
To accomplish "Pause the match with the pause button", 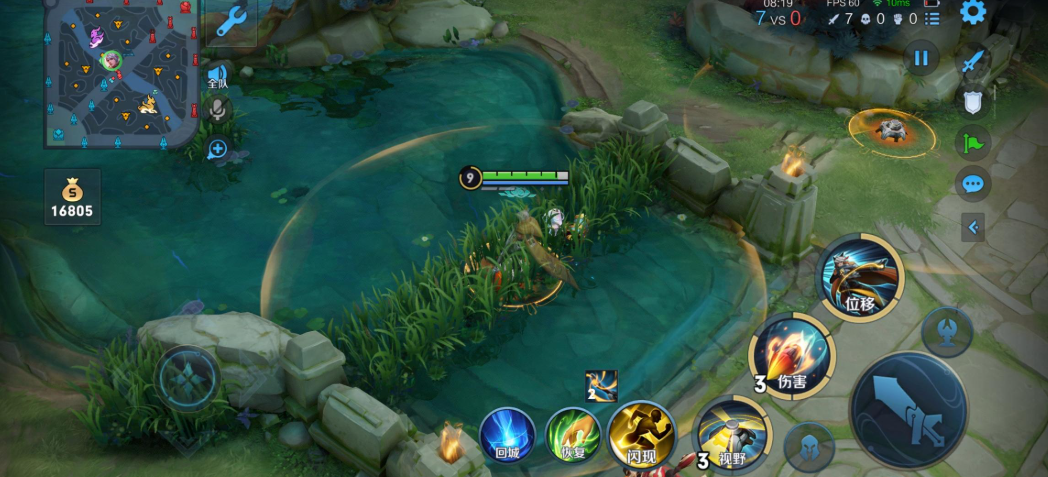I will coord(921,58).
